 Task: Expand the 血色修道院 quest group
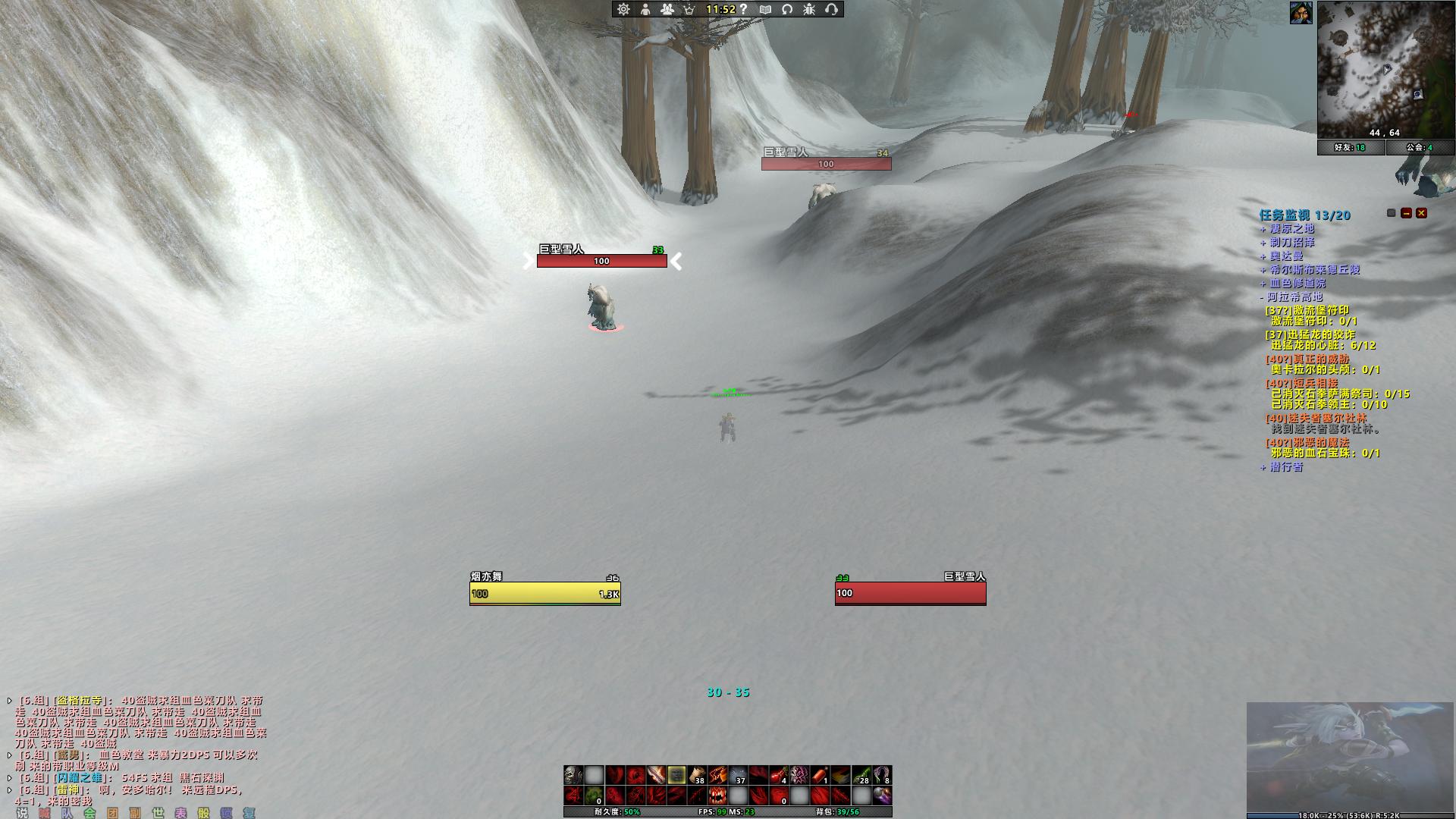(x=1298, y=284)
